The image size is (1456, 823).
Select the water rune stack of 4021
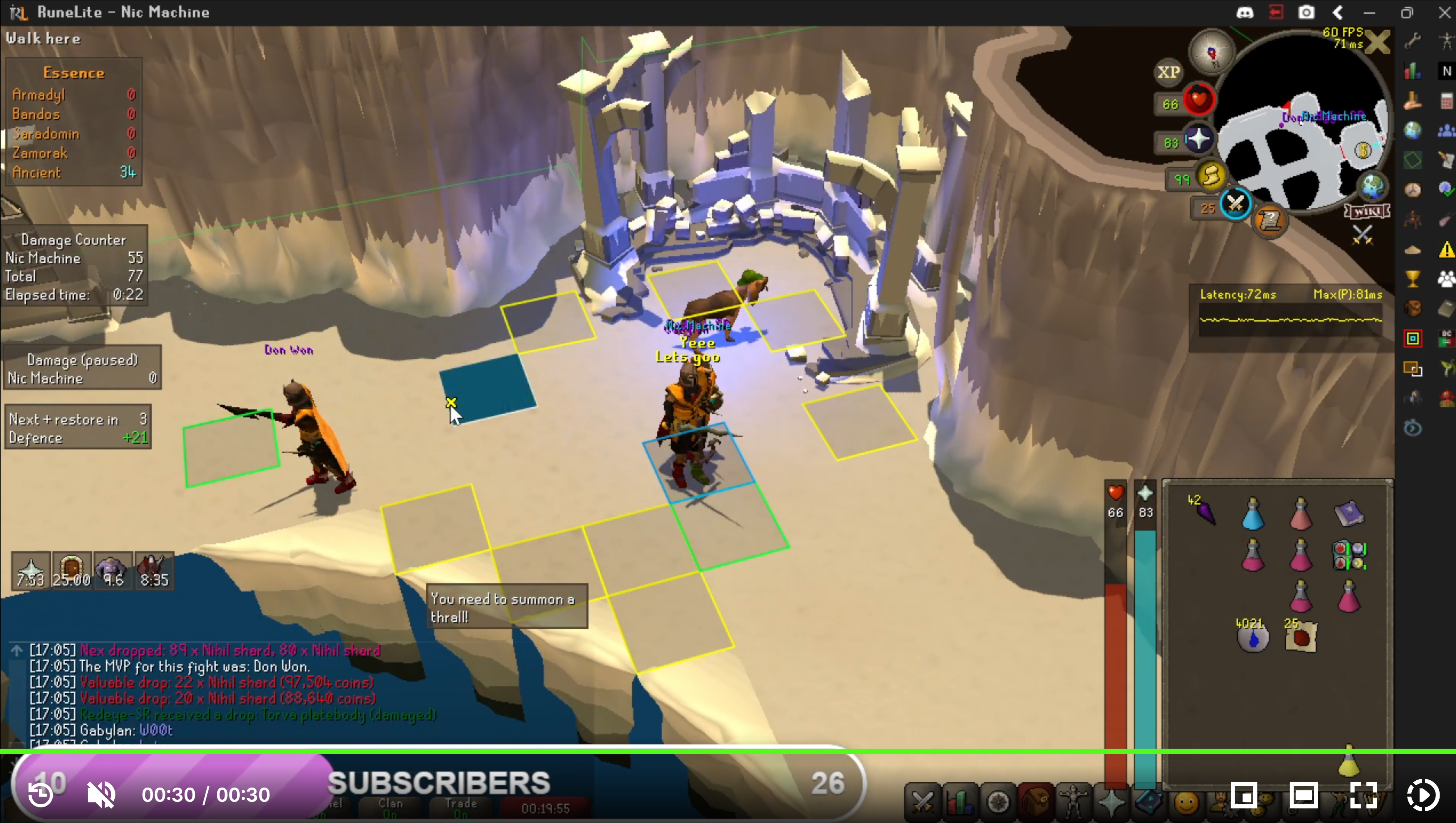1252,638
